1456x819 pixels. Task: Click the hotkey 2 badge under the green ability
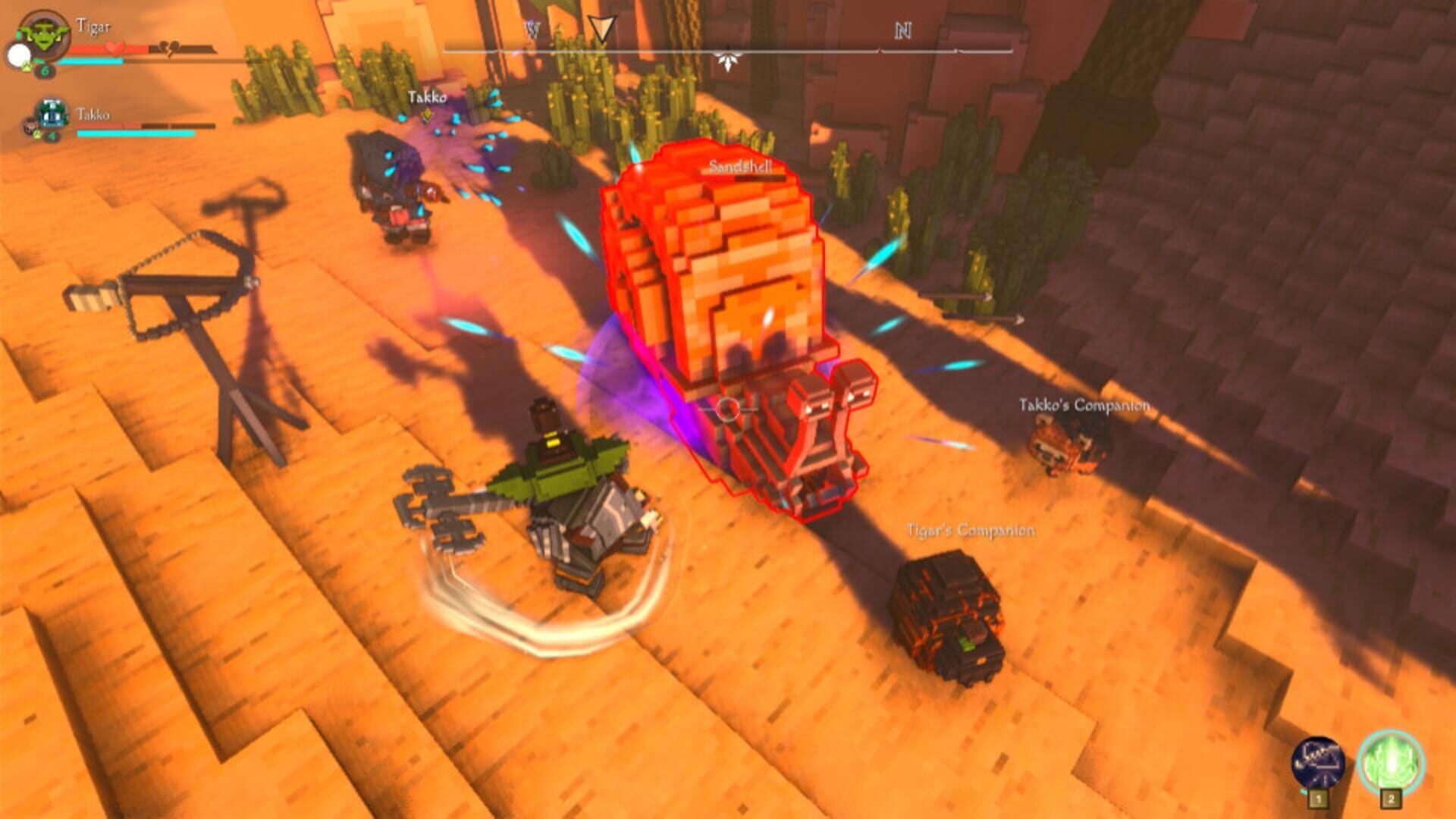(1391, 799)
